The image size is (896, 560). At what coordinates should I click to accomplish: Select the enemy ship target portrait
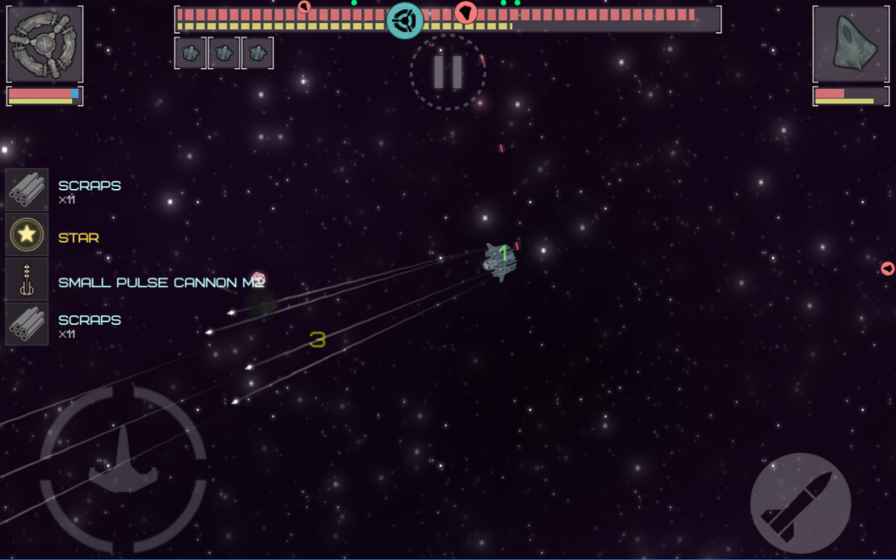pyautogui.click(x=850, y=45)
